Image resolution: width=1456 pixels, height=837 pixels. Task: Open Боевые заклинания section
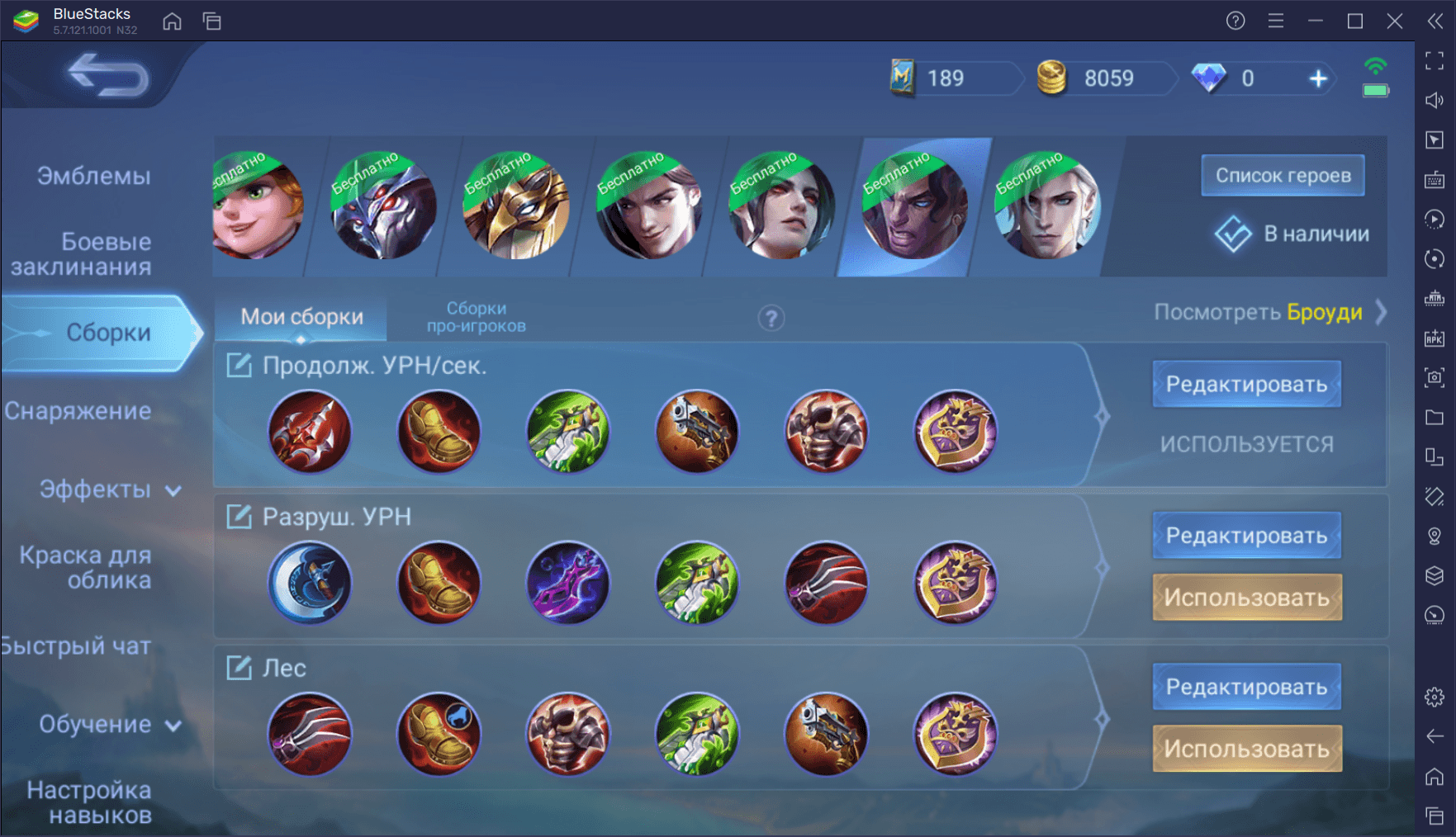coord(83,253)
